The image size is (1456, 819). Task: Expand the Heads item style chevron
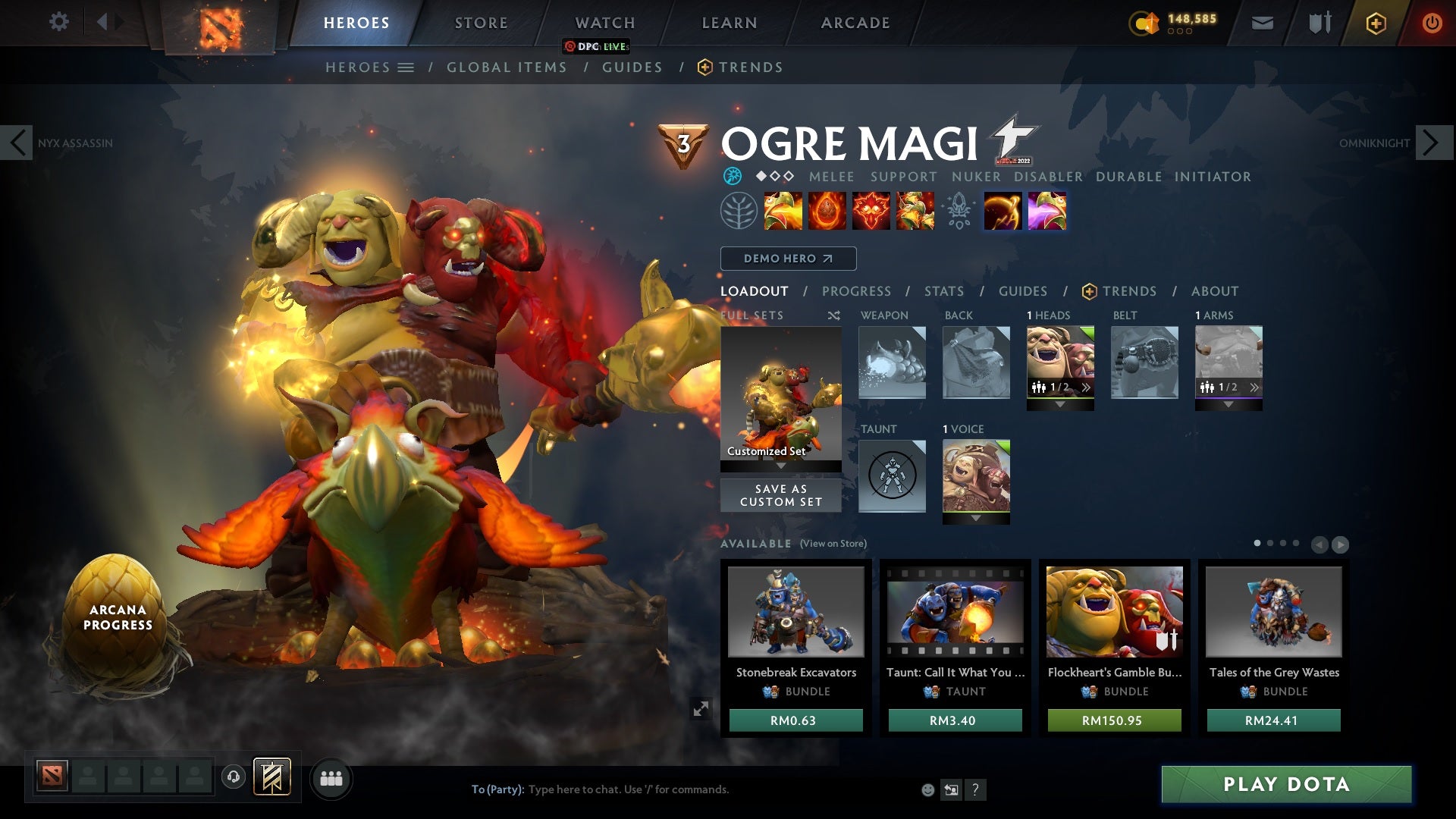[1086, 388]
